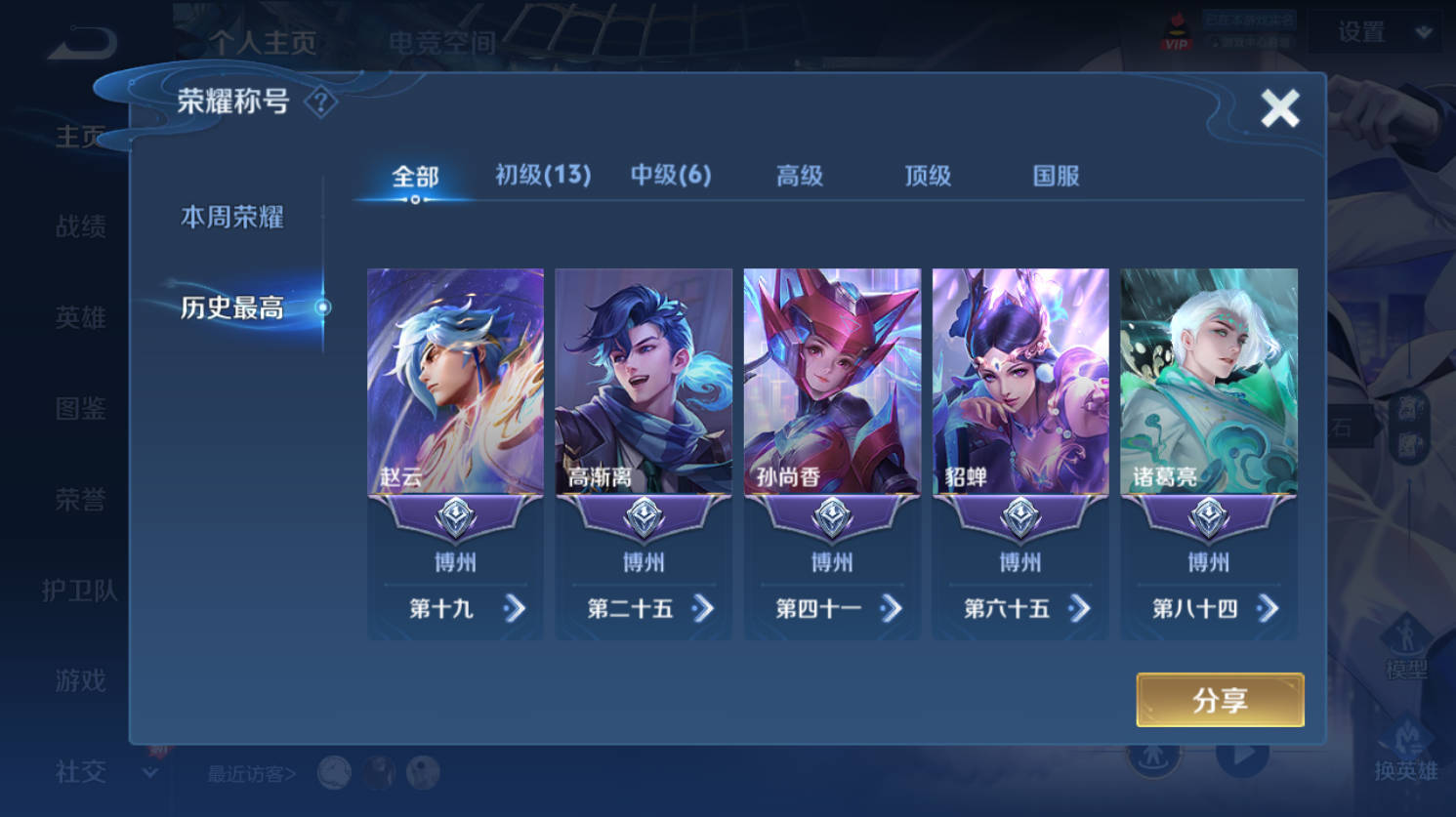Viewport: 1456px width, 817px height.
Task: Click the question mark help icon
Action: pyautogui.click(x=320, y=102)
